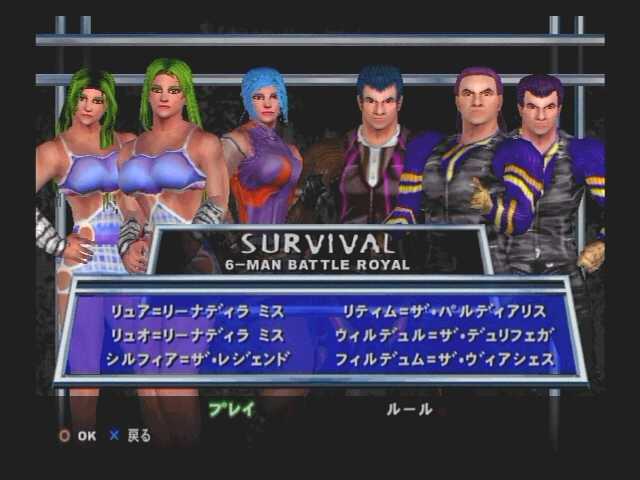This screenshot has width=640, height=480.
Task: Click the フィルデュム=ザ・ヴィアシェス entry
Action: [443, 359]
